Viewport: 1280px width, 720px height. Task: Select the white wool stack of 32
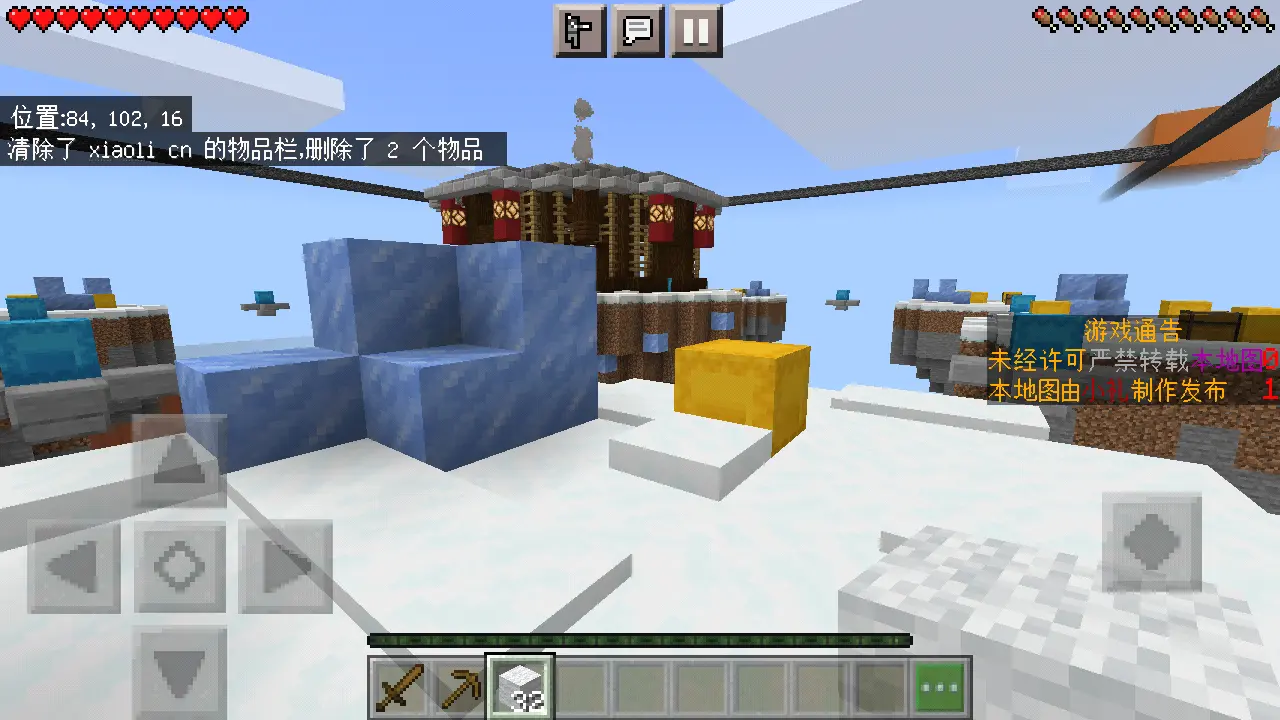(x=519, y=687)
